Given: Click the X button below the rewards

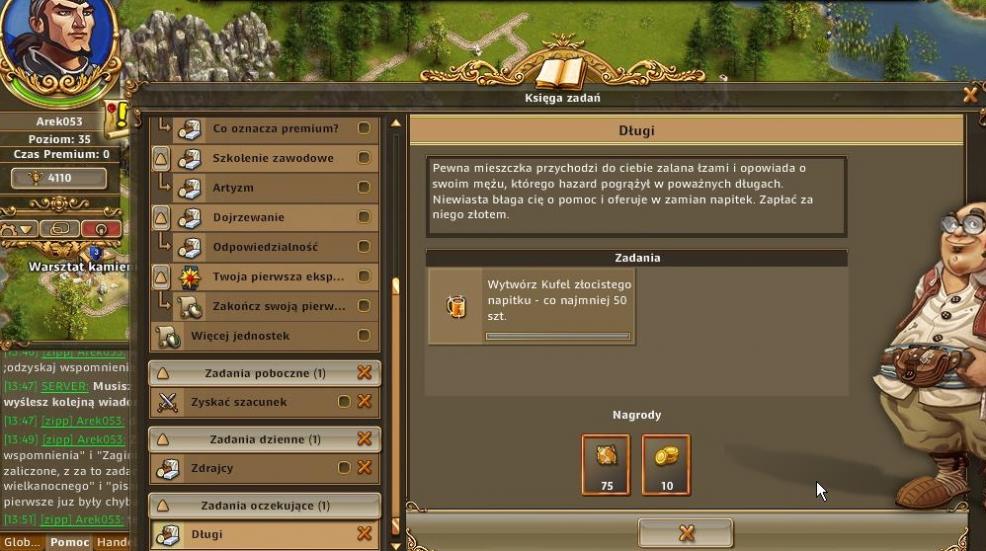Looking at the screenshot, I should point(686,533).
